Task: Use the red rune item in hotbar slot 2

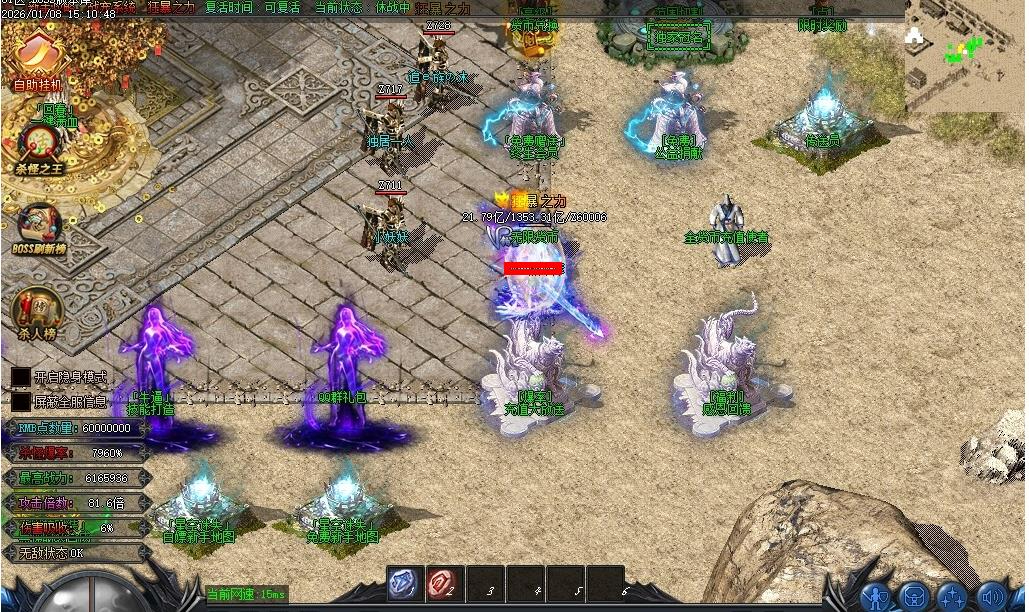Action: pyautogui.click(x=445, y=584)
